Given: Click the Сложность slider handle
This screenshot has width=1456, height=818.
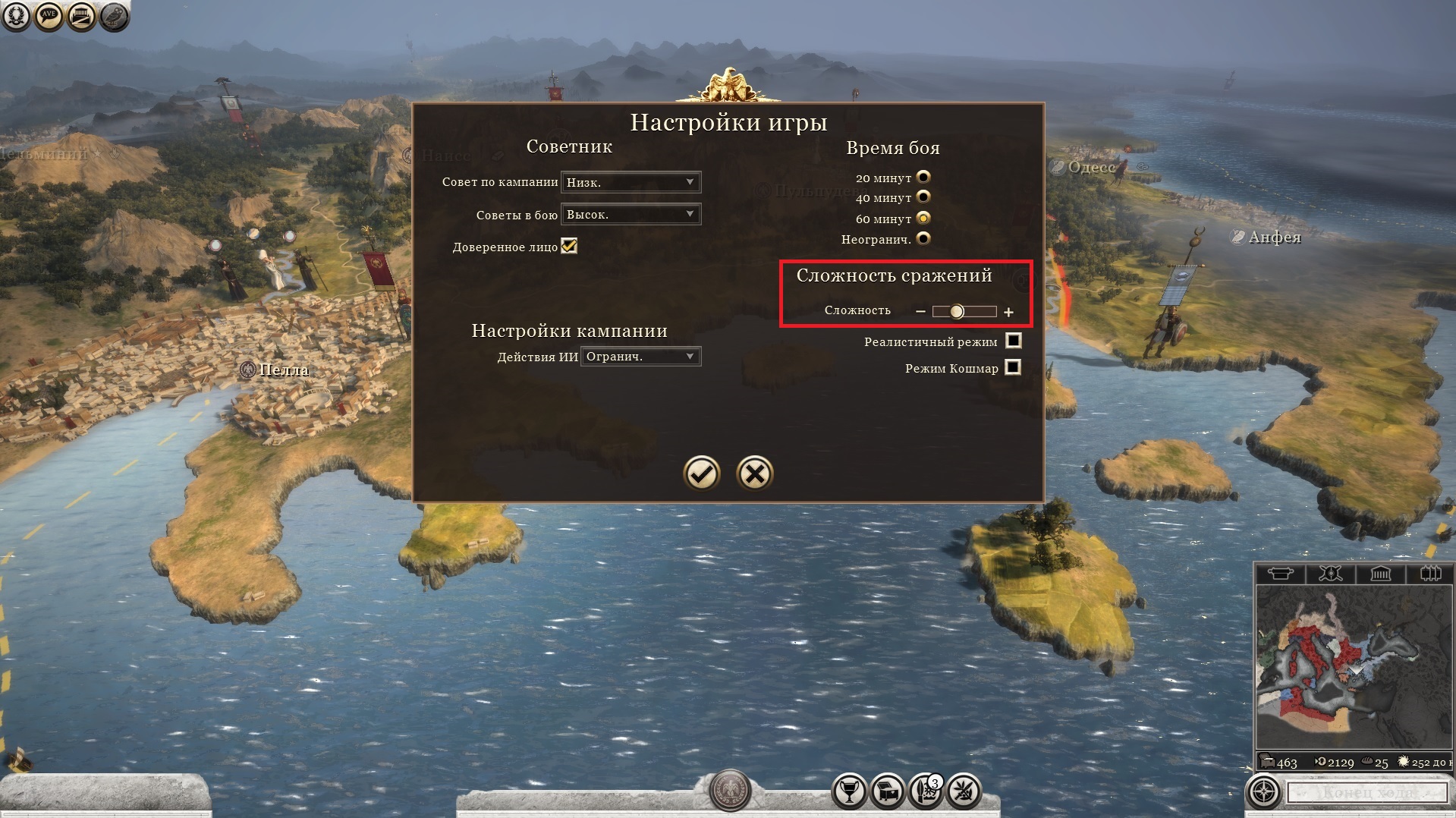Looking at the screenshot, I should pyautogui.click(x=957, y=311).
